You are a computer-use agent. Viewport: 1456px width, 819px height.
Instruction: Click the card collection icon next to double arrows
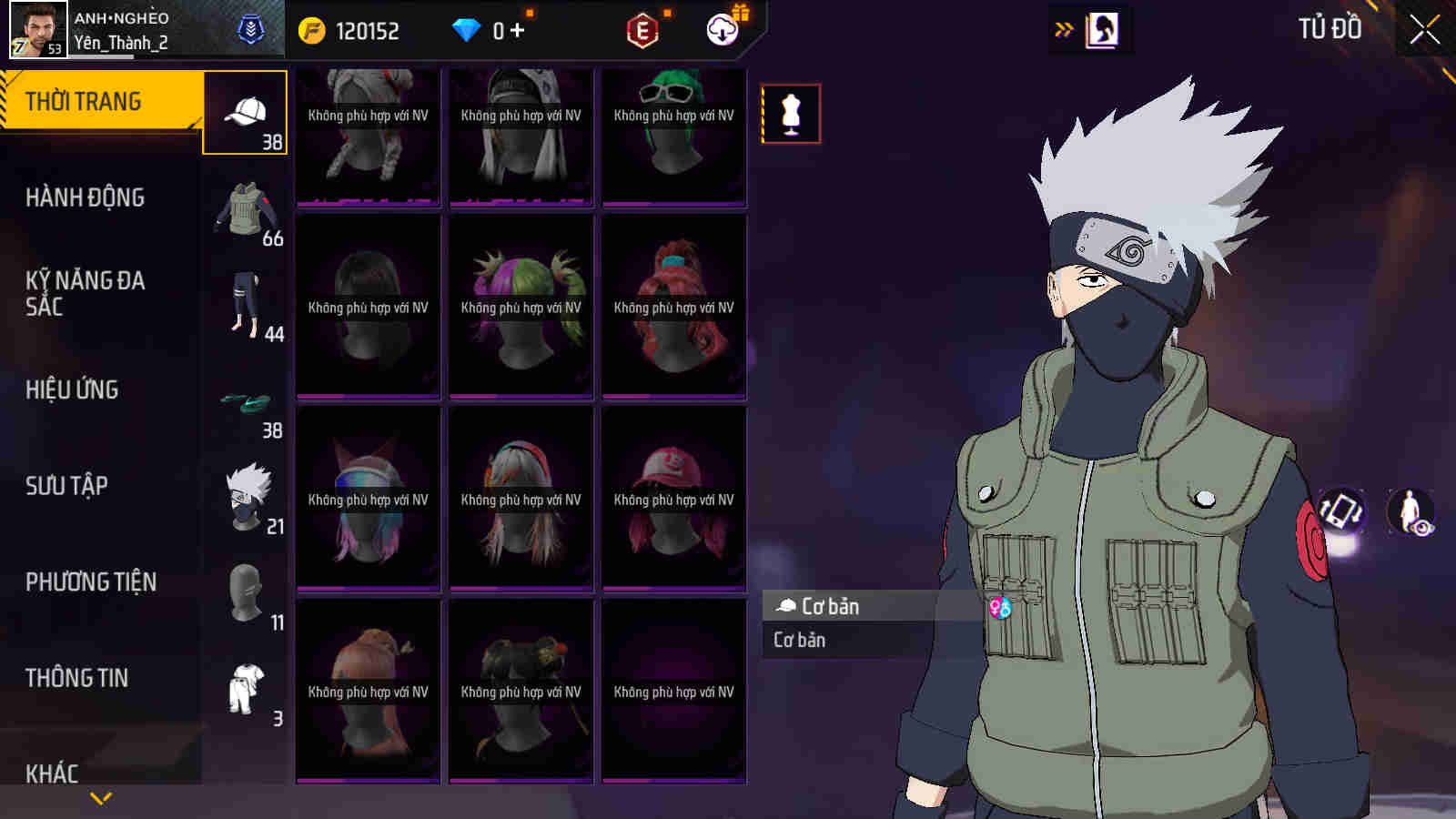point(1103,26)
